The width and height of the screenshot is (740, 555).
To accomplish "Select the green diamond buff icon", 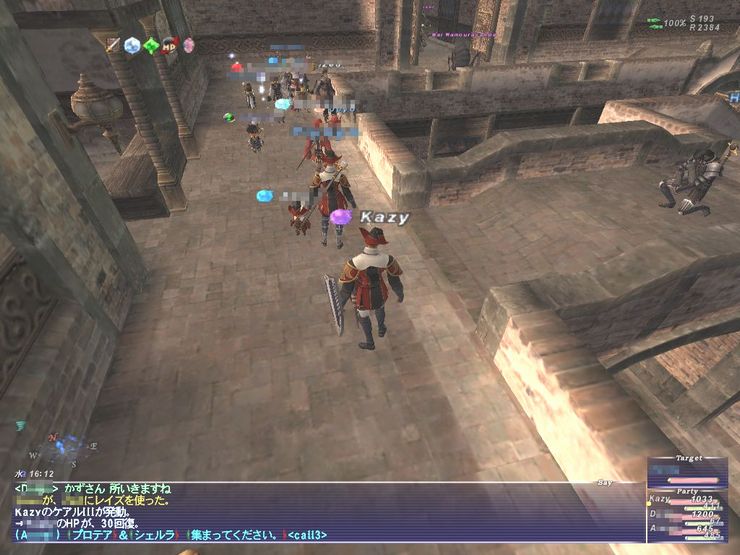I will click(x=151, y=45).
